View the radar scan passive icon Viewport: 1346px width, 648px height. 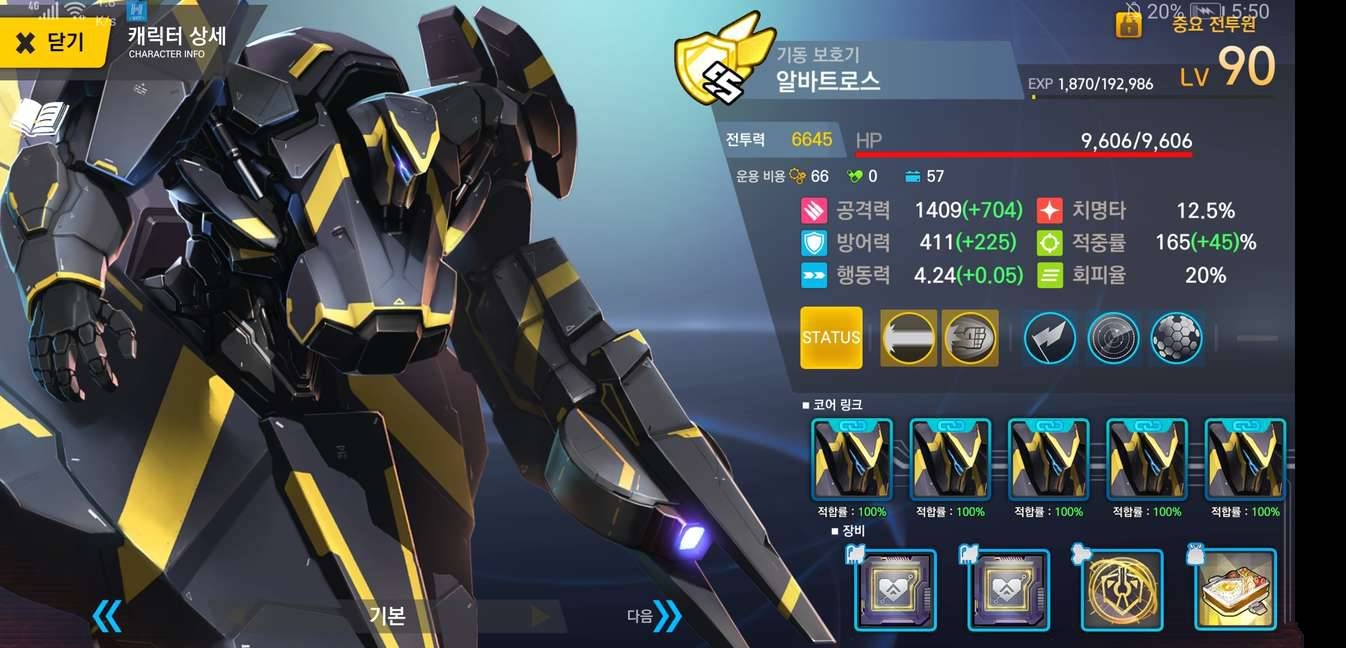coord(1113,338)
